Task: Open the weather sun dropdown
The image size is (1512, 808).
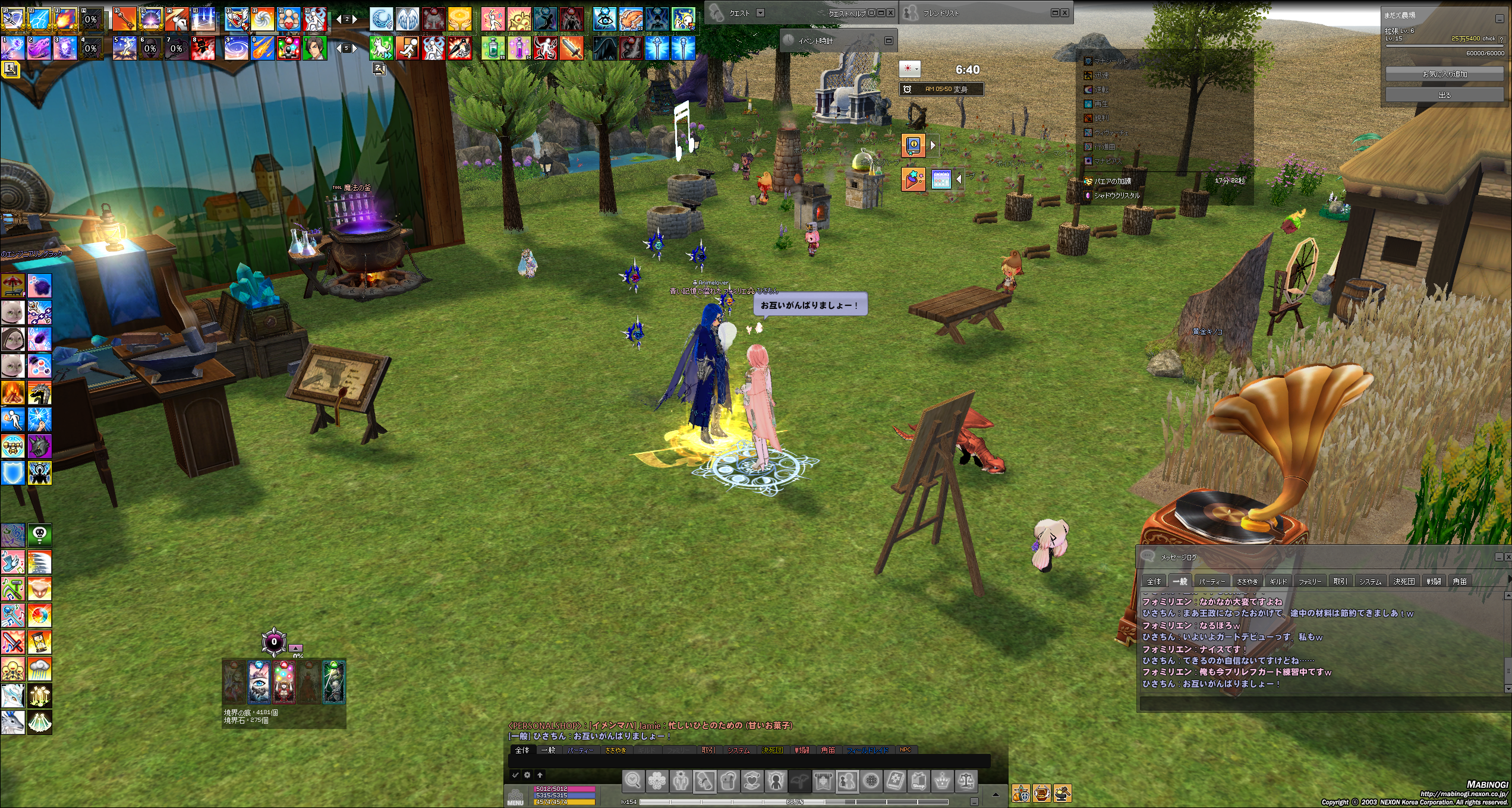Action: (x=910, y=69)
